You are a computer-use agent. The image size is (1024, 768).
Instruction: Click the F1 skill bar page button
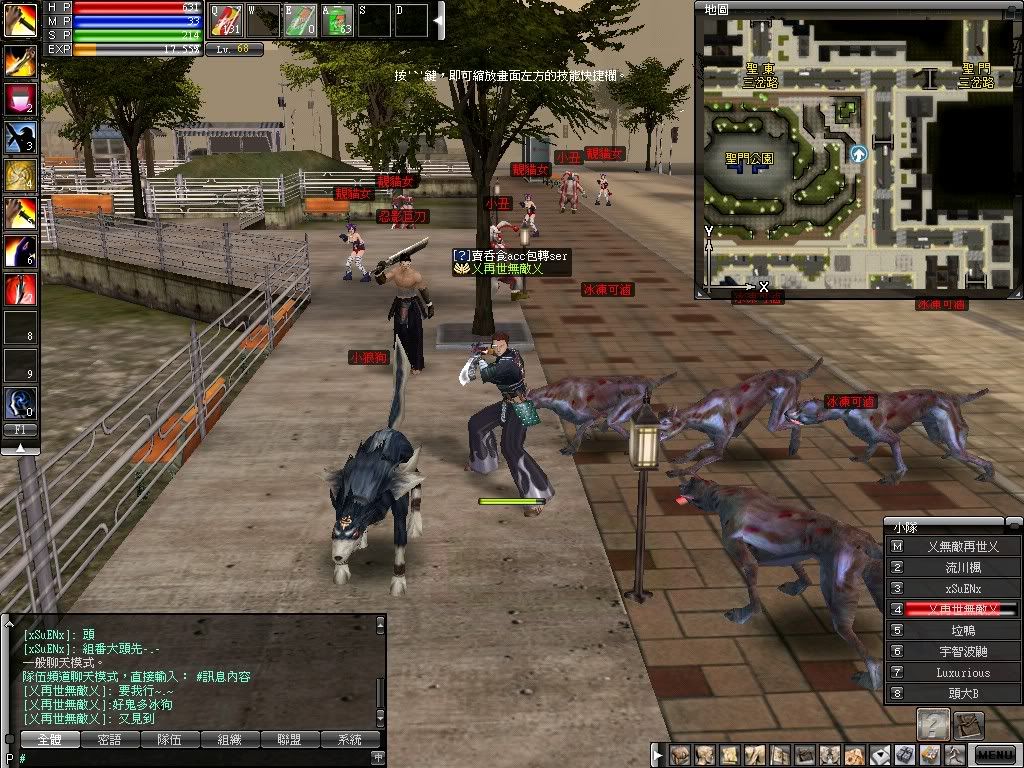tap(20, 429)
